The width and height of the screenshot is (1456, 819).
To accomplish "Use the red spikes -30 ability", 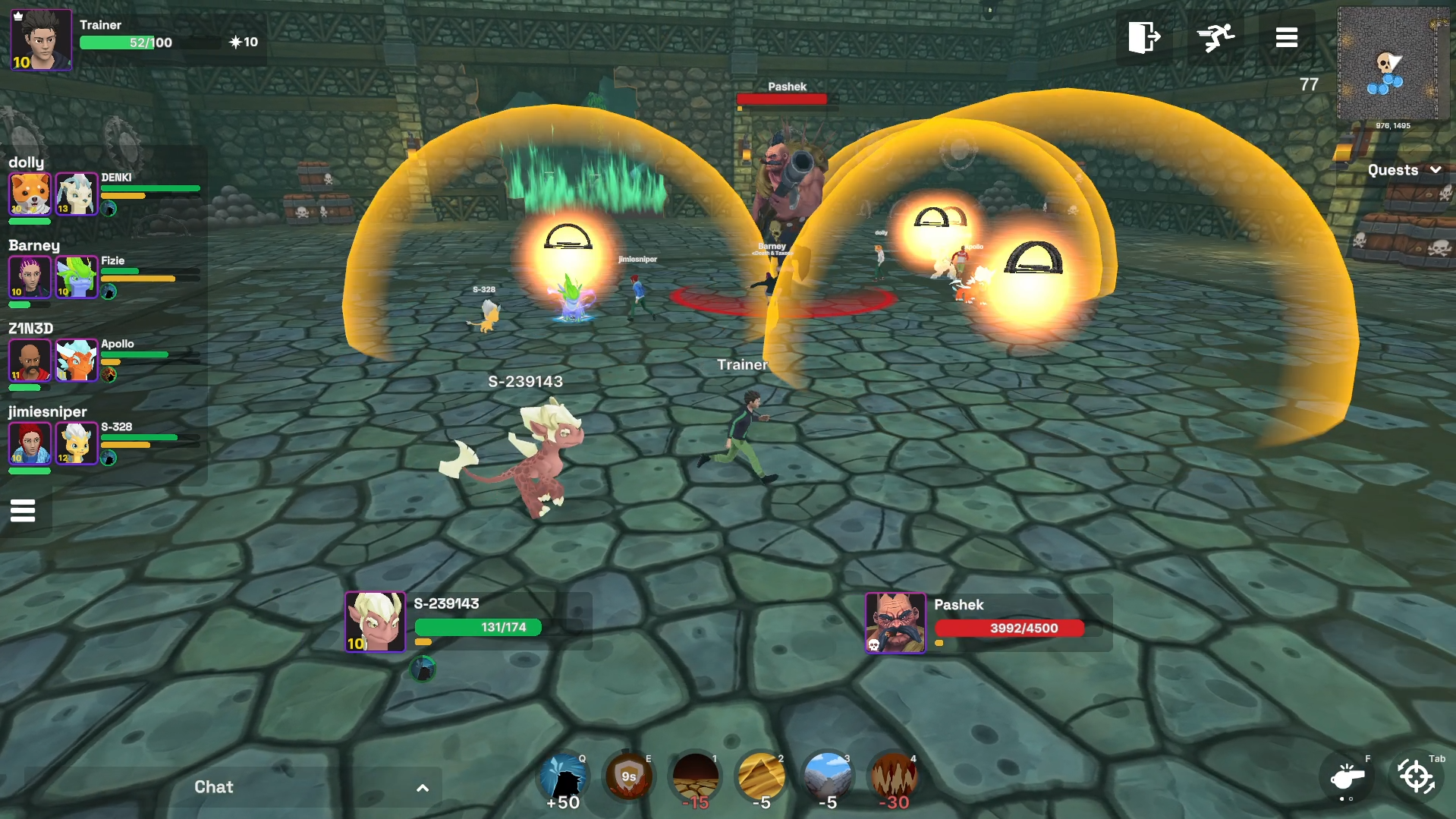I will click(x=894, y=777).
